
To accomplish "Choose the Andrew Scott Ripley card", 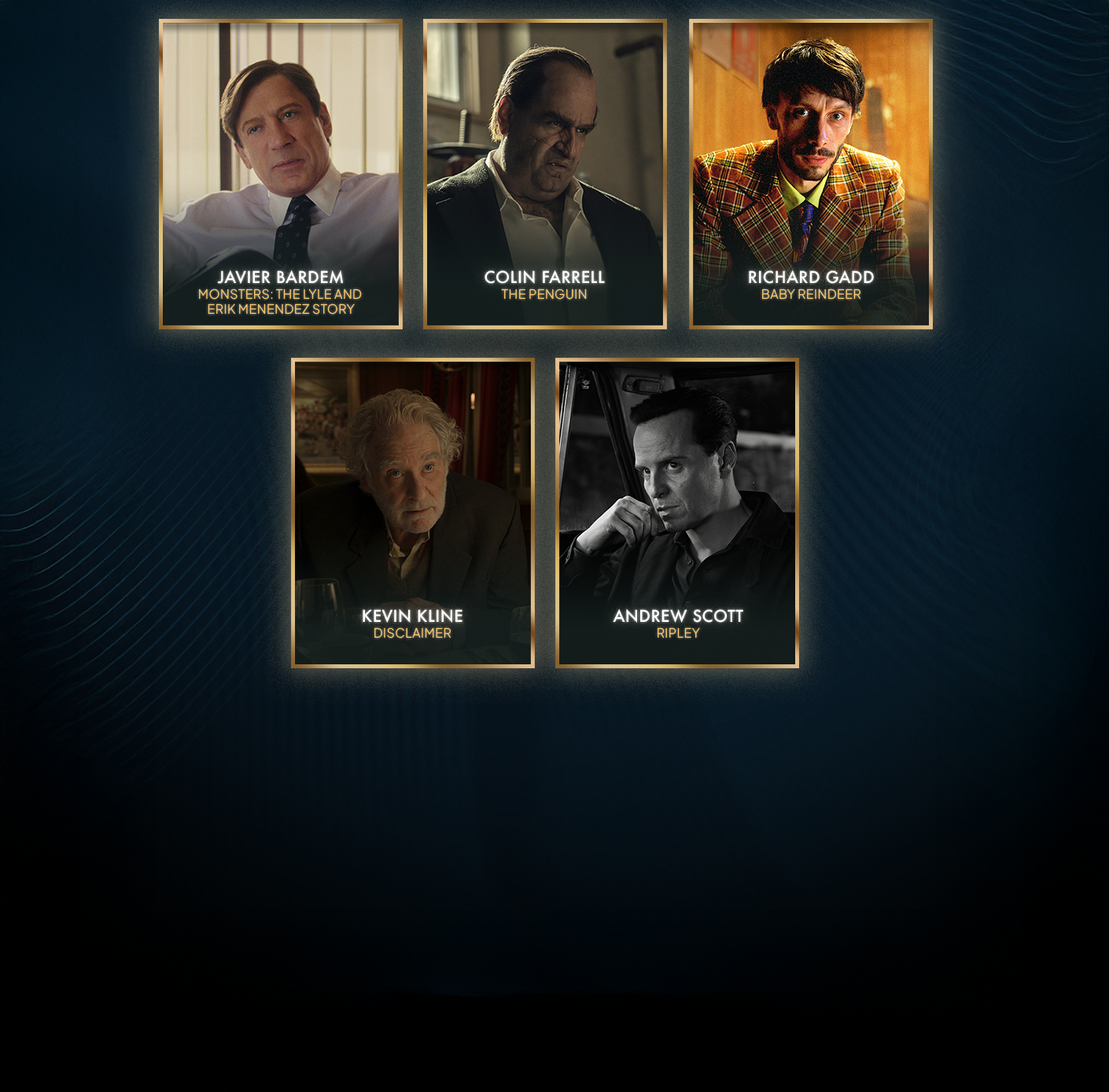I will tap(677, 513).
